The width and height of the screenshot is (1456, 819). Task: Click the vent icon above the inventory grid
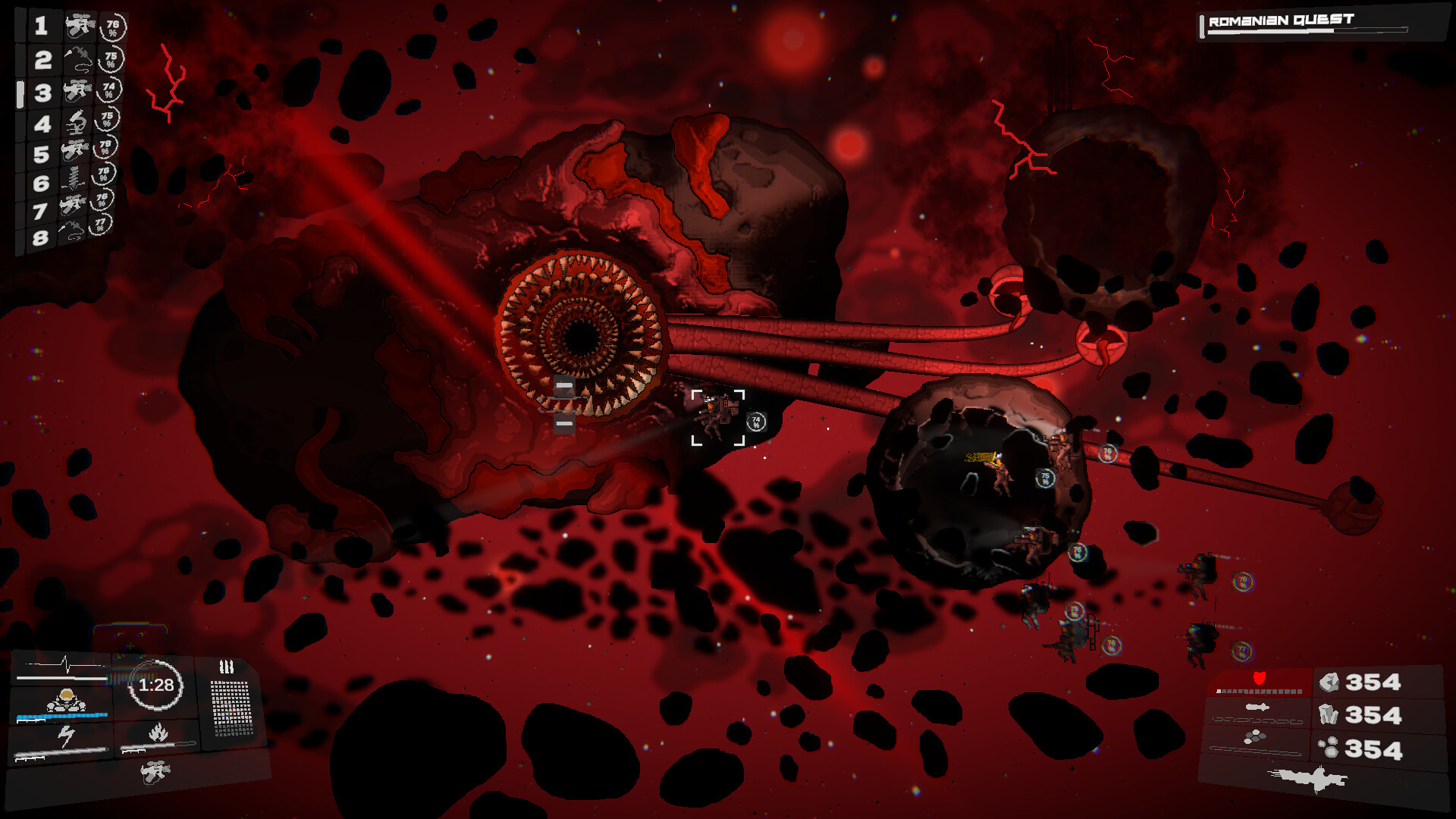pos(227,666)
